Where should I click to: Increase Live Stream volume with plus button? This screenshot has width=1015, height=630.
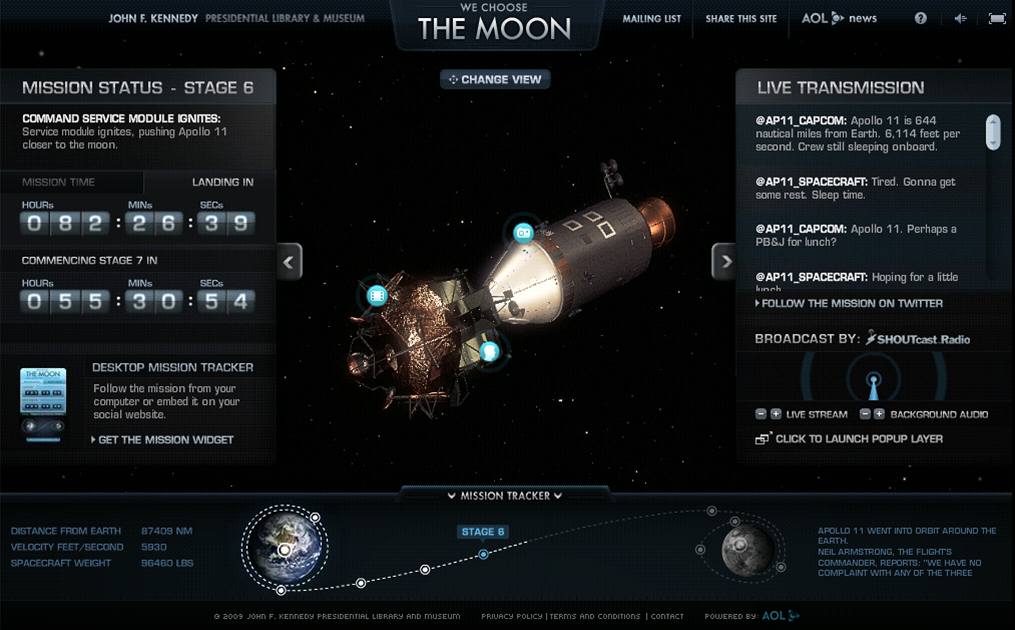coord(776,414)
